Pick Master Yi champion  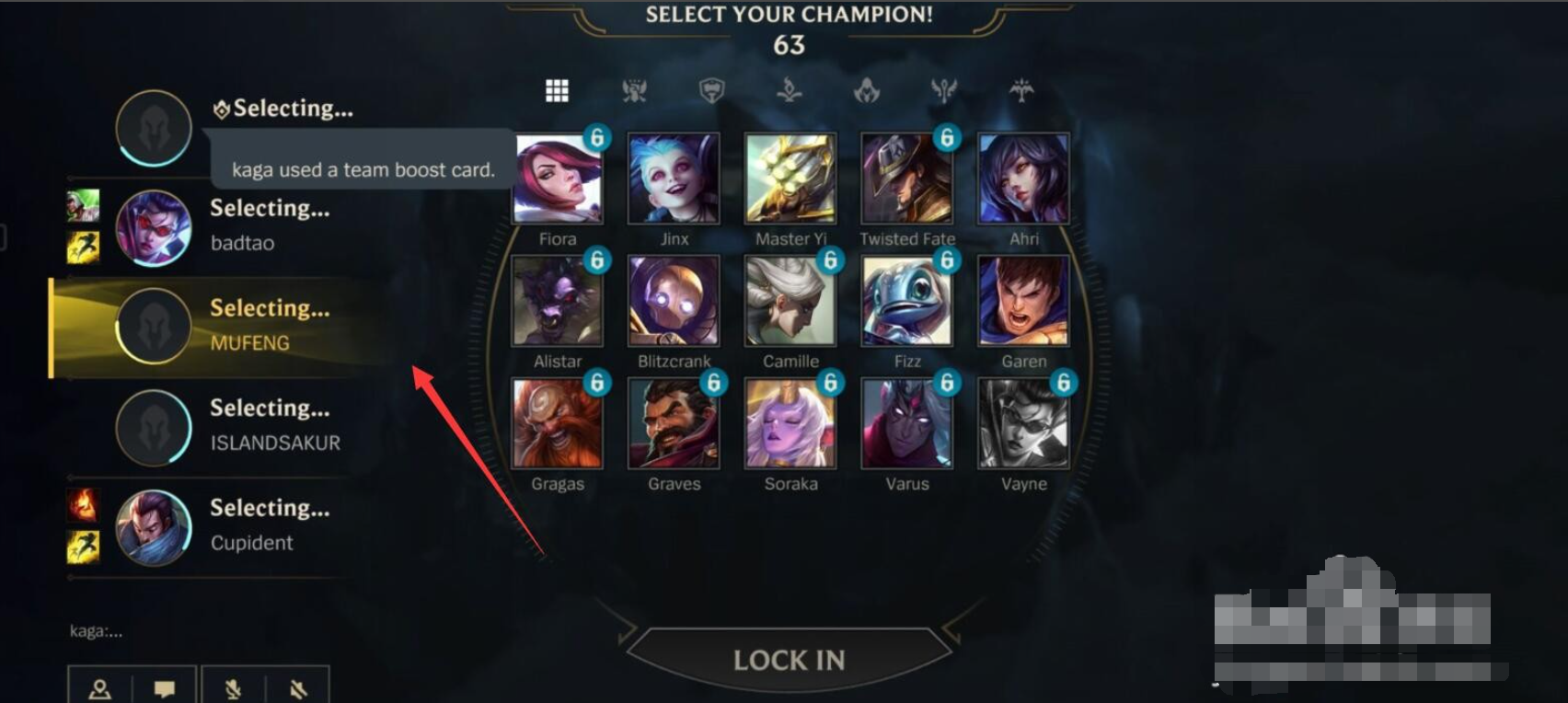point(790,179)
